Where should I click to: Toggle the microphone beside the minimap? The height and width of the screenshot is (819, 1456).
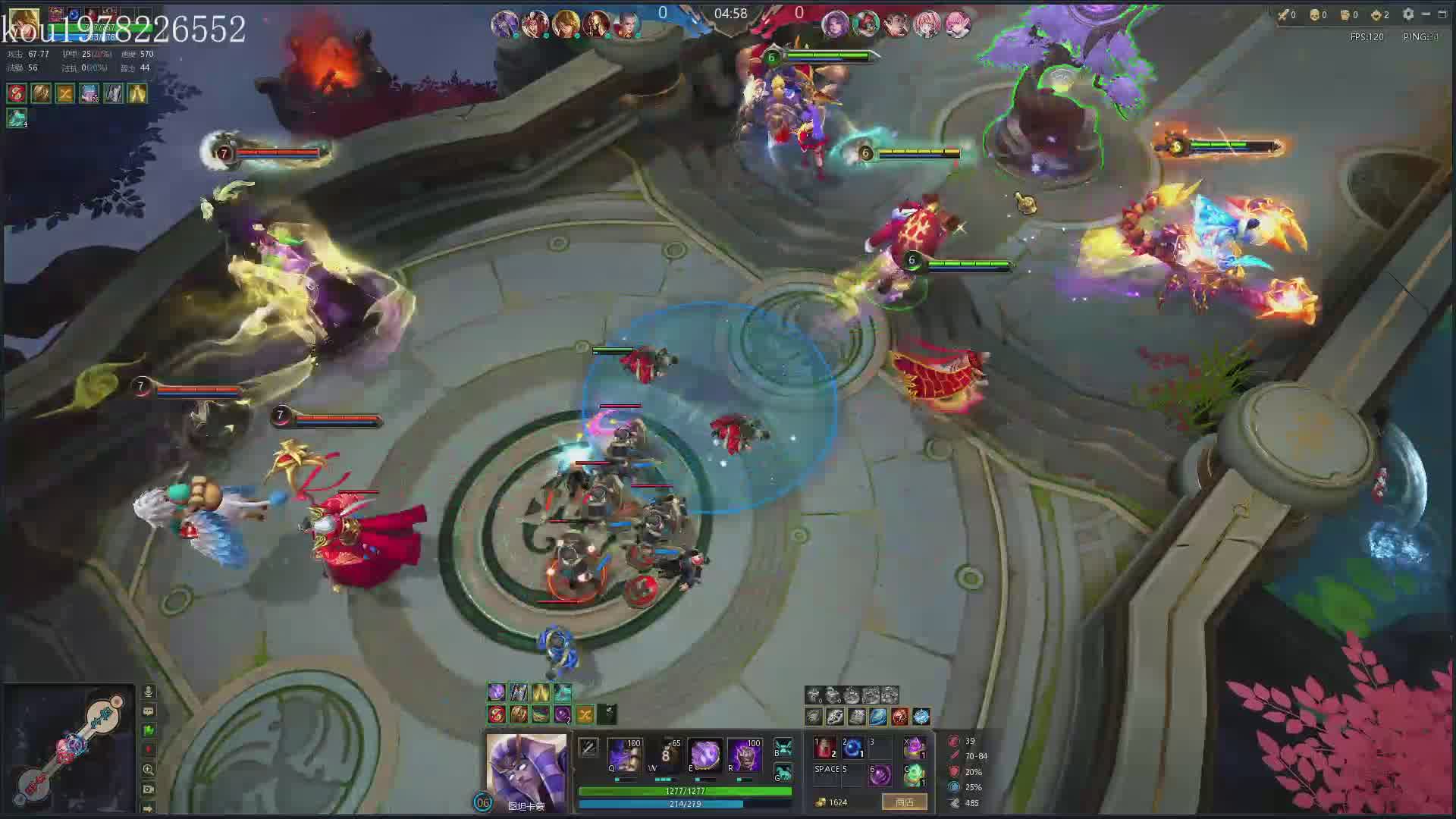click(149, 692)
